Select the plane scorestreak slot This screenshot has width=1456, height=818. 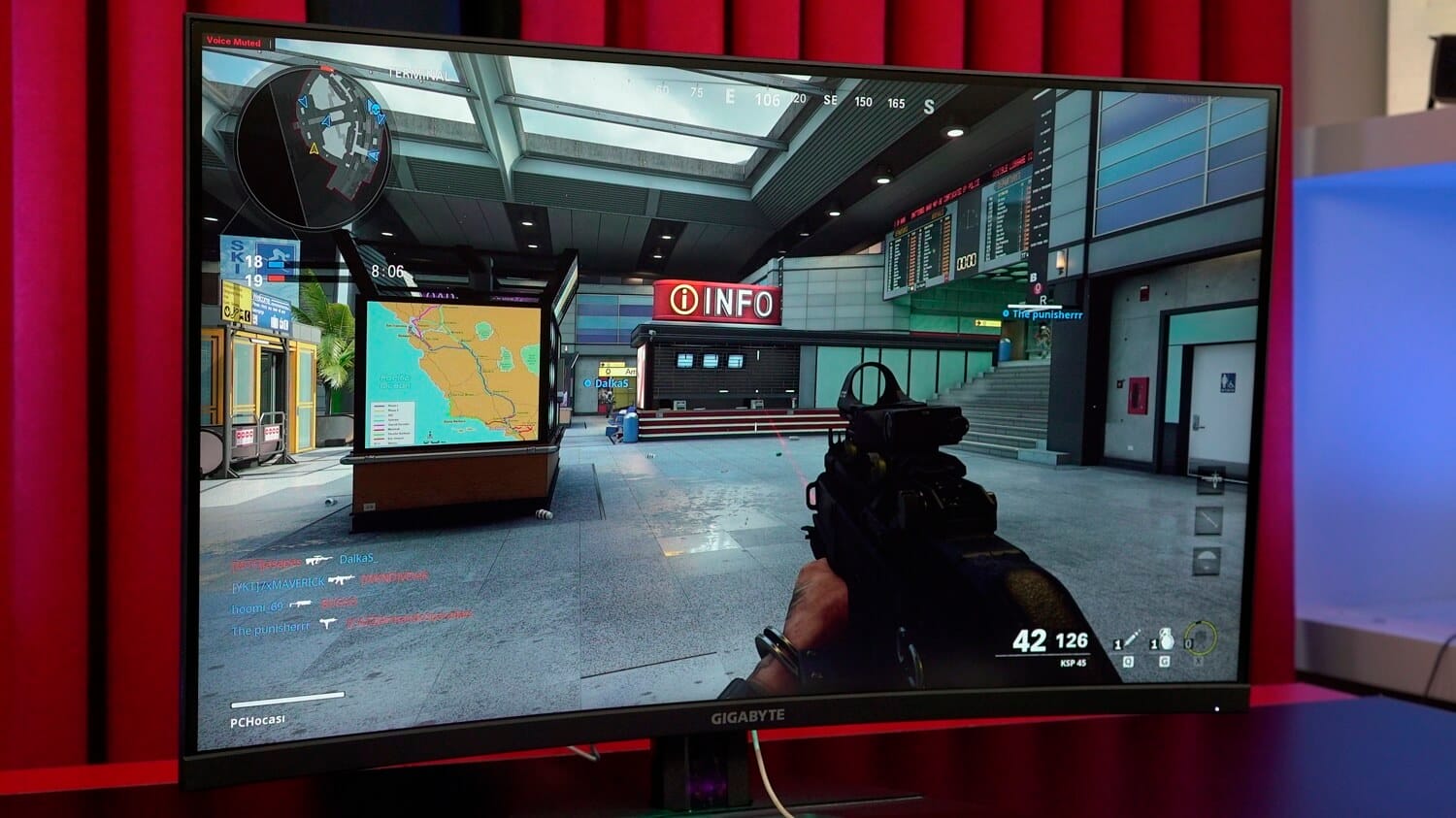click(x=1210, y=478)
